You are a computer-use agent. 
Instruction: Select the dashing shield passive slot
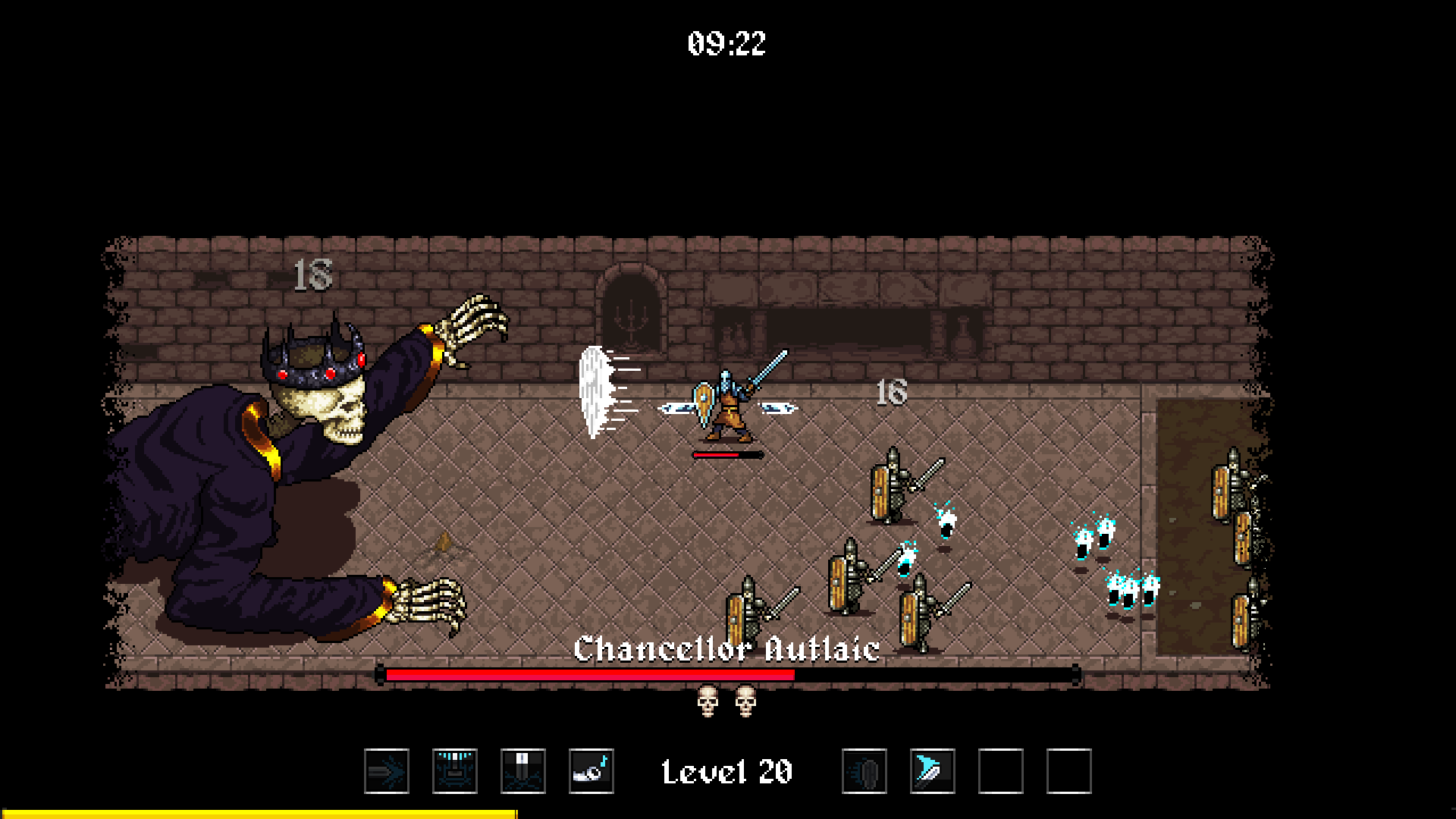click(x=864, y=771)
